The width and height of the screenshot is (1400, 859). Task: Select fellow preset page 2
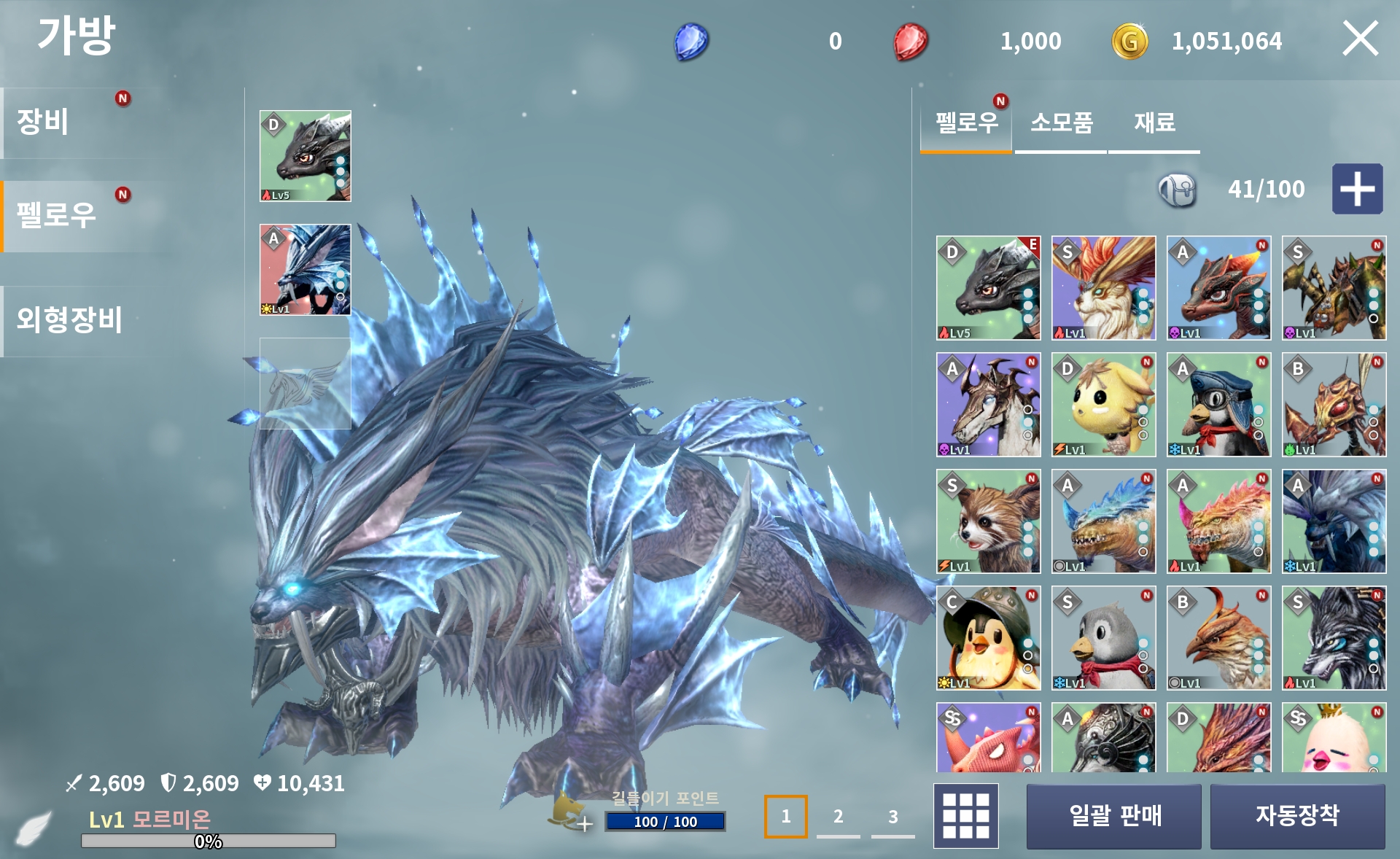click(839, 817)
